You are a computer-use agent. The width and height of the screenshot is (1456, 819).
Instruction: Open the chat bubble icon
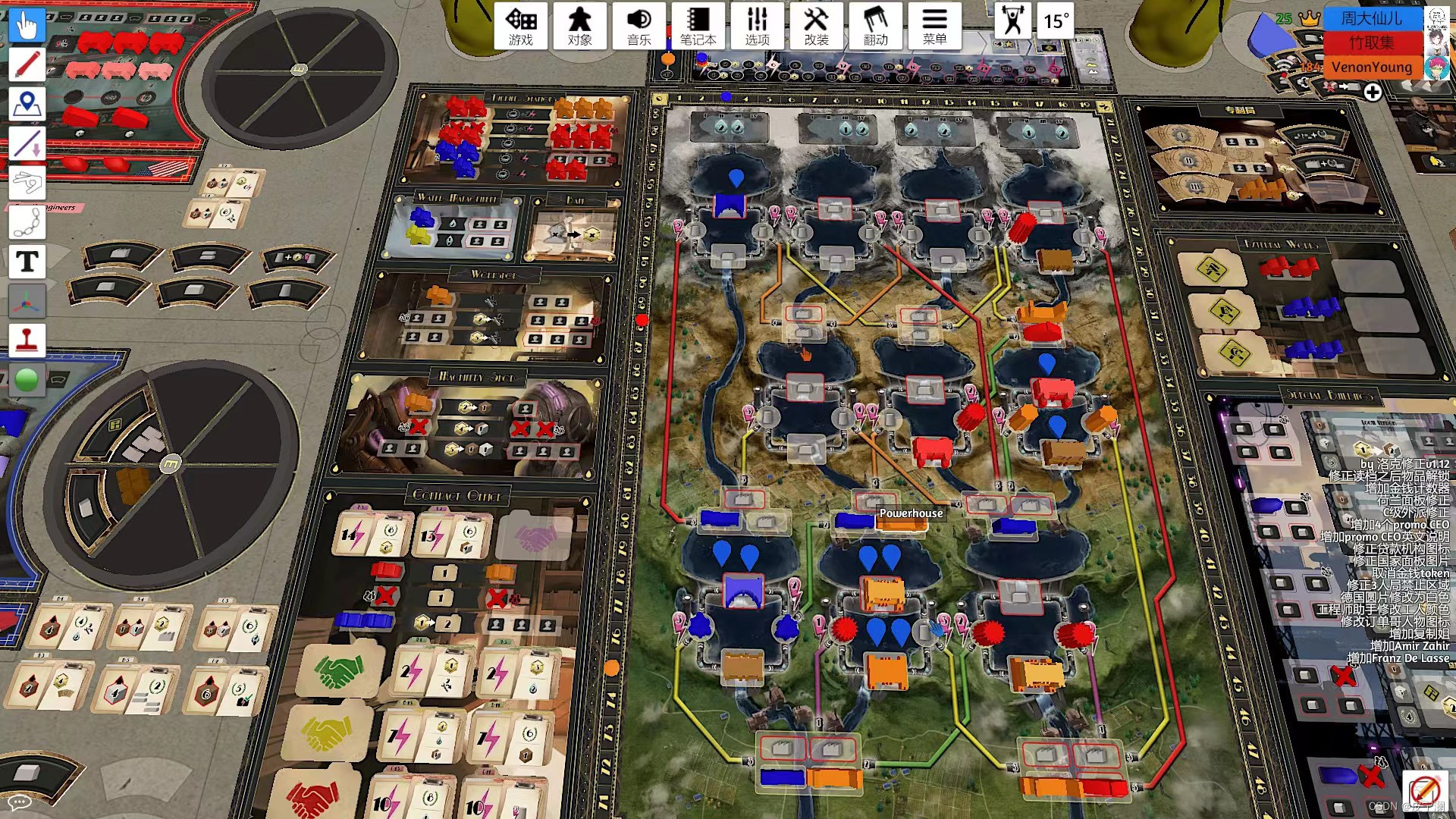tap(18, 802)
